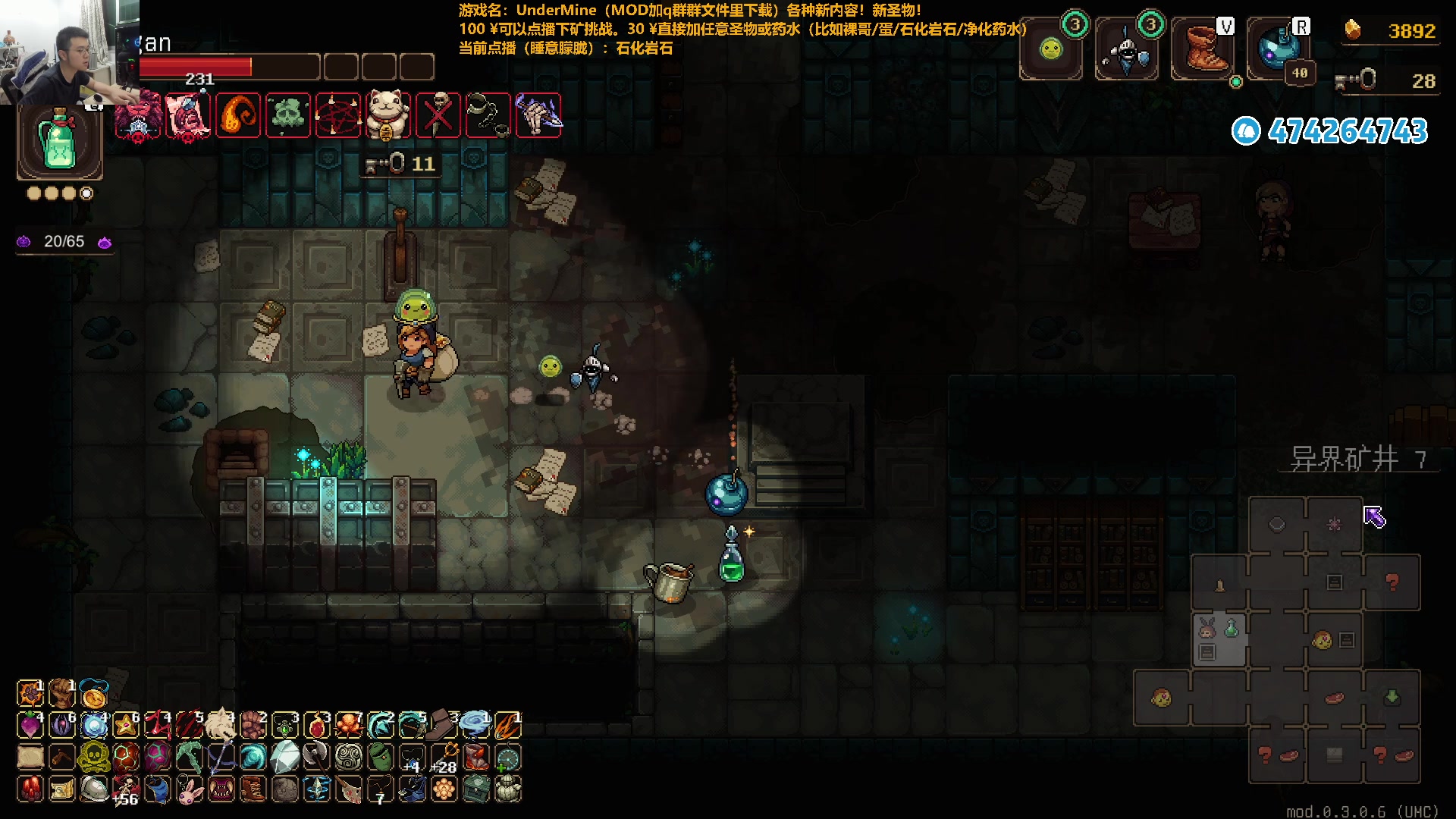Click the fanged monster mouth relic

(221, 789)
